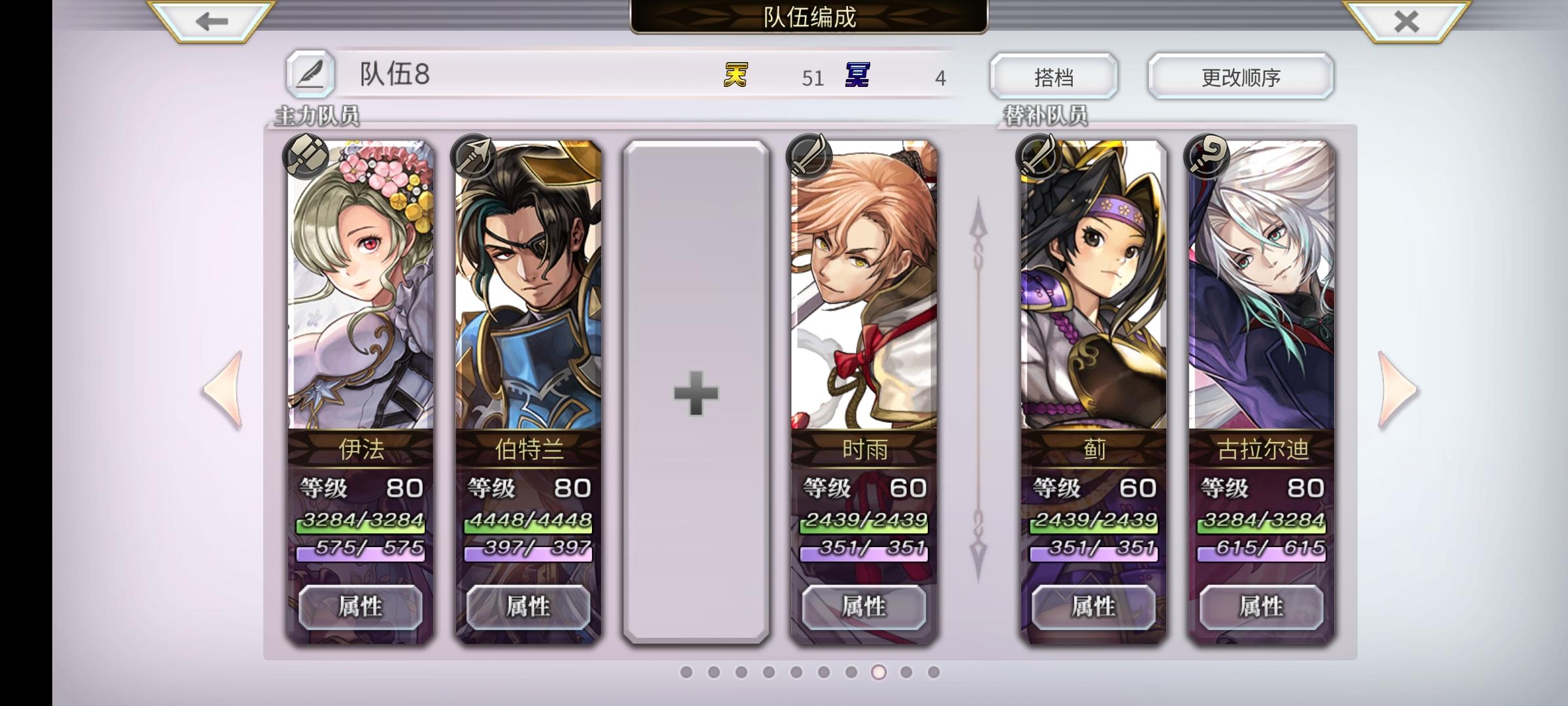
Task: Click the 搭档 partner button
Action: pyautogui.click(x=1053, y=76)
